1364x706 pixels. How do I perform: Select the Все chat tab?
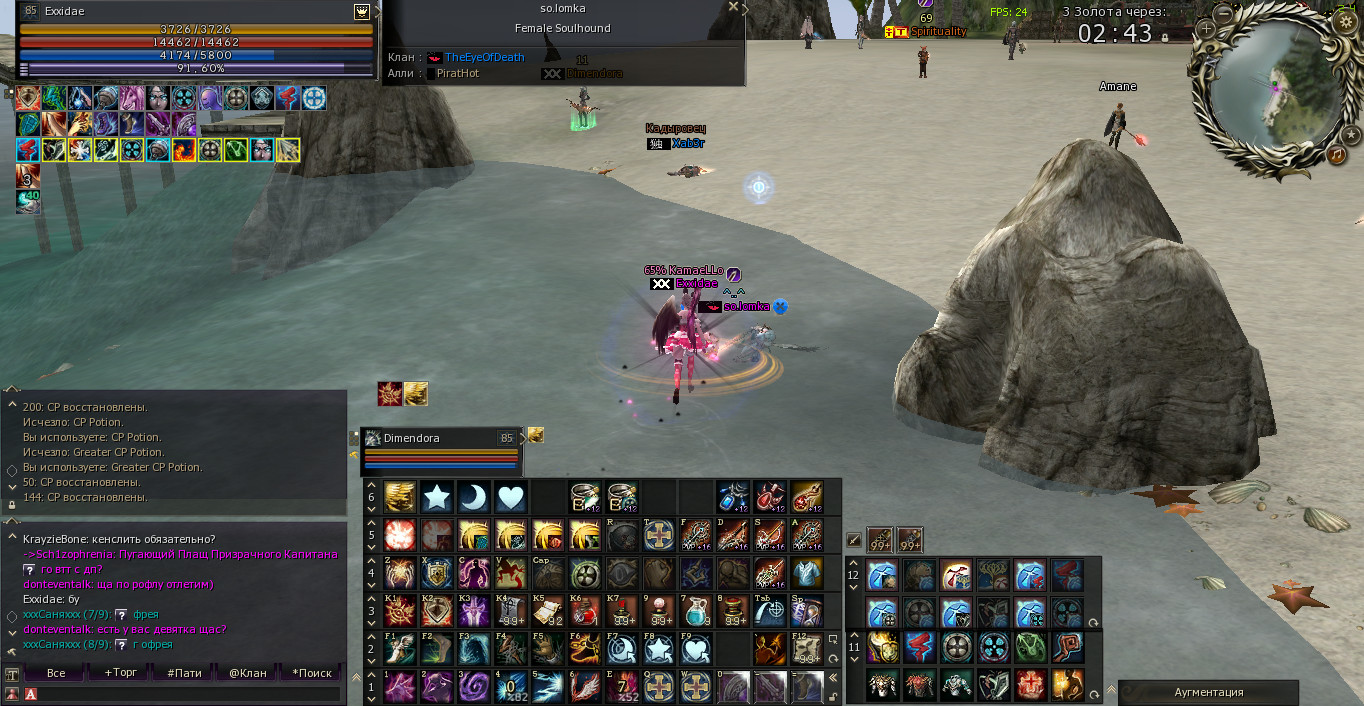tap(56, 673)
